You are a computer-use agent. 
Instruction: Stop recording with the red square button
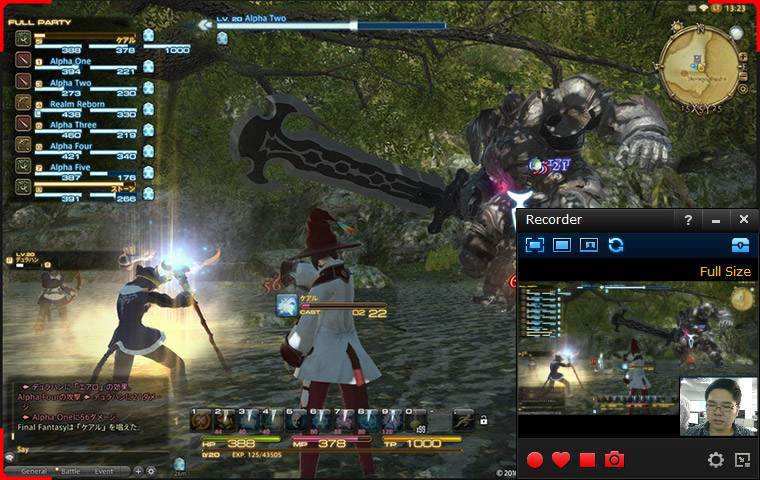click(x=587, y=460)
